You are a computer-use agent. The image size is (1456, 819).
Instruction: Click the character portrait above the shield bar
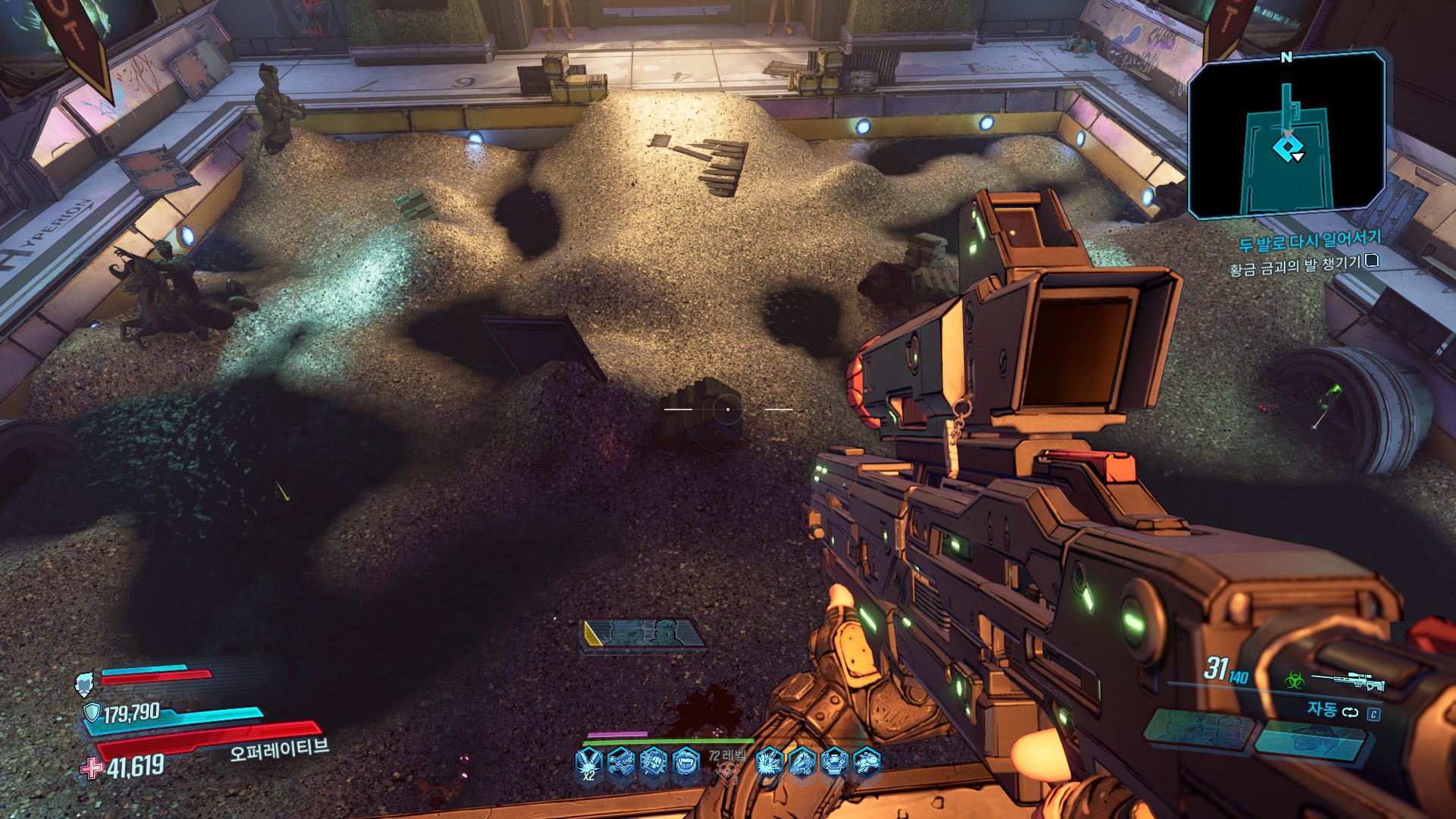[85, 683]
